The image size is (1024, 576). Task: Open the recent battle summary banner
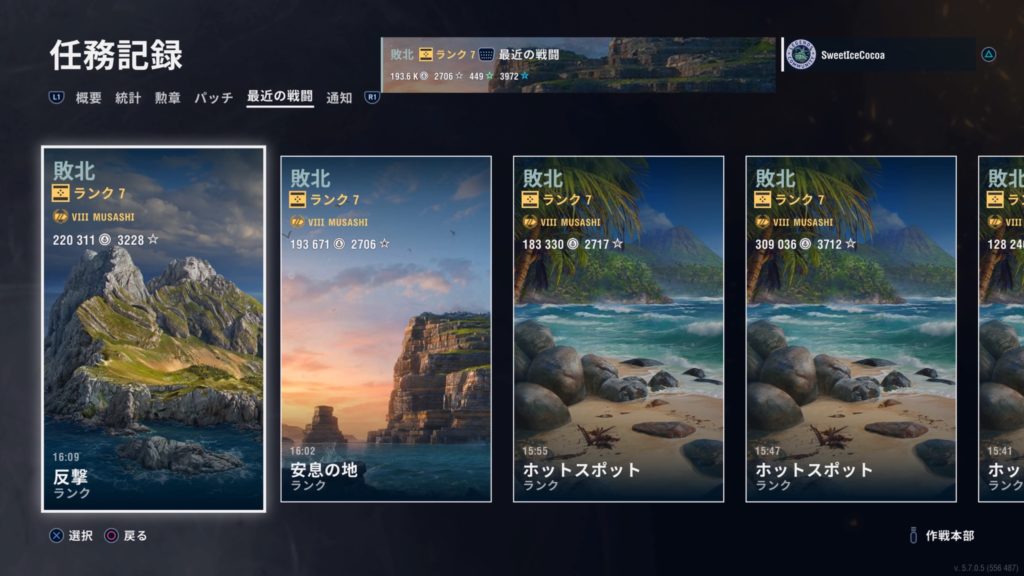[x=578, y=65]
